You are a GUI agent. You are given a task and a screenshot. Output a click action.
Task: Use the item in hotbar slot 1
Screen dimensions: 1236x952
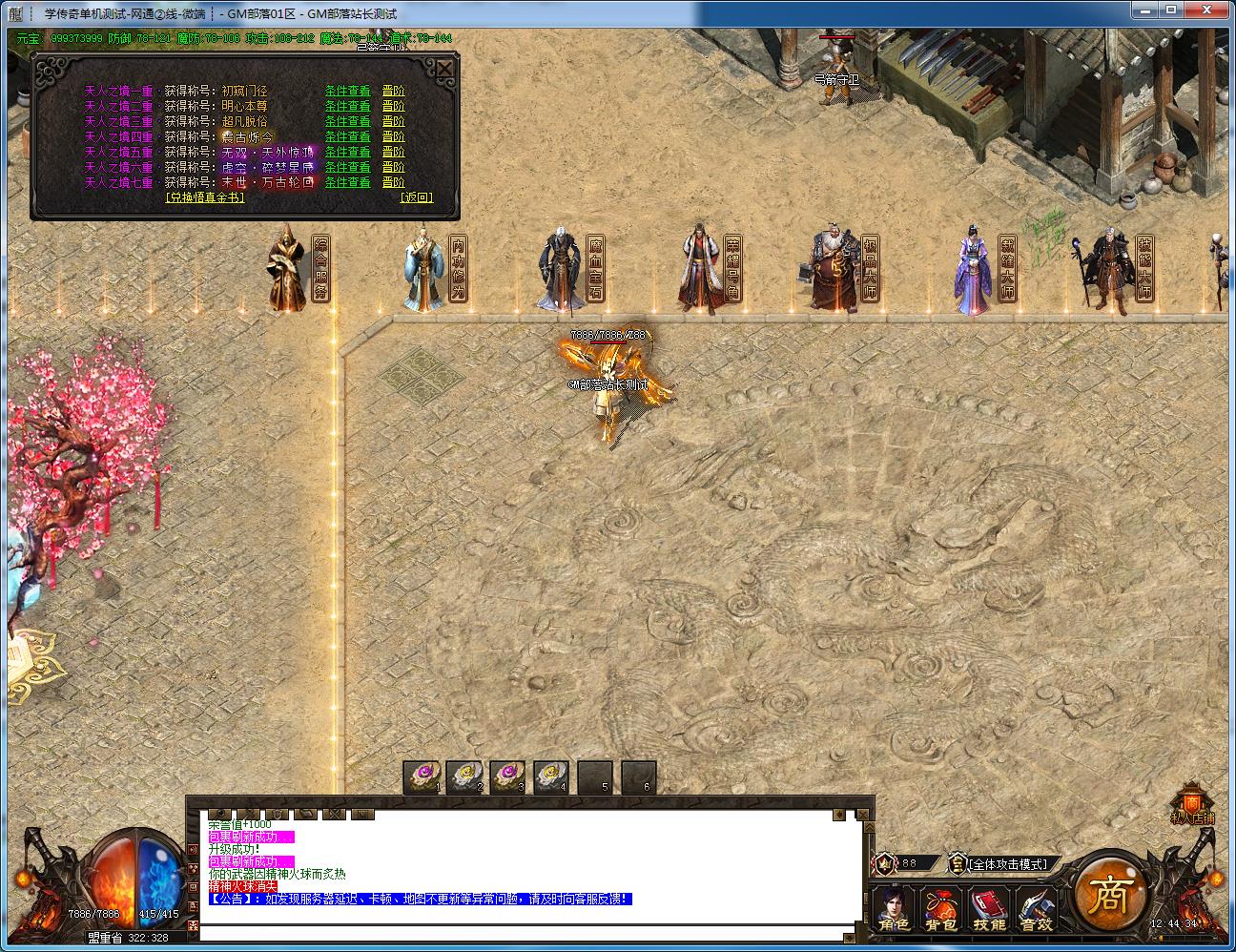[x=421, y=776]
